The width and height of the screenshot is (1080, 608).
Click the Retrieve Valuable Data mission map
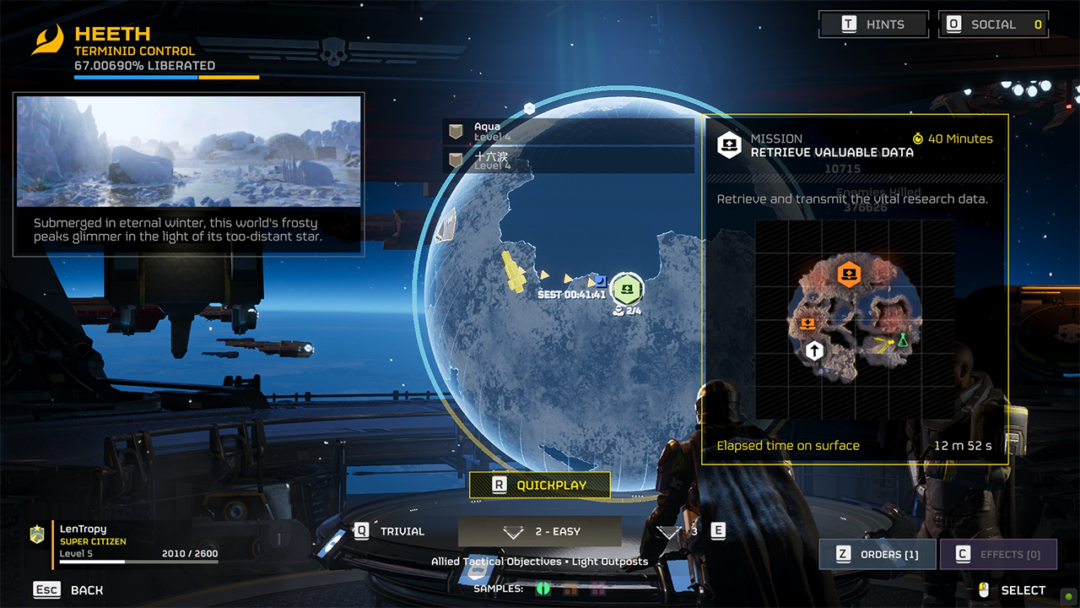tap(853, 320)
